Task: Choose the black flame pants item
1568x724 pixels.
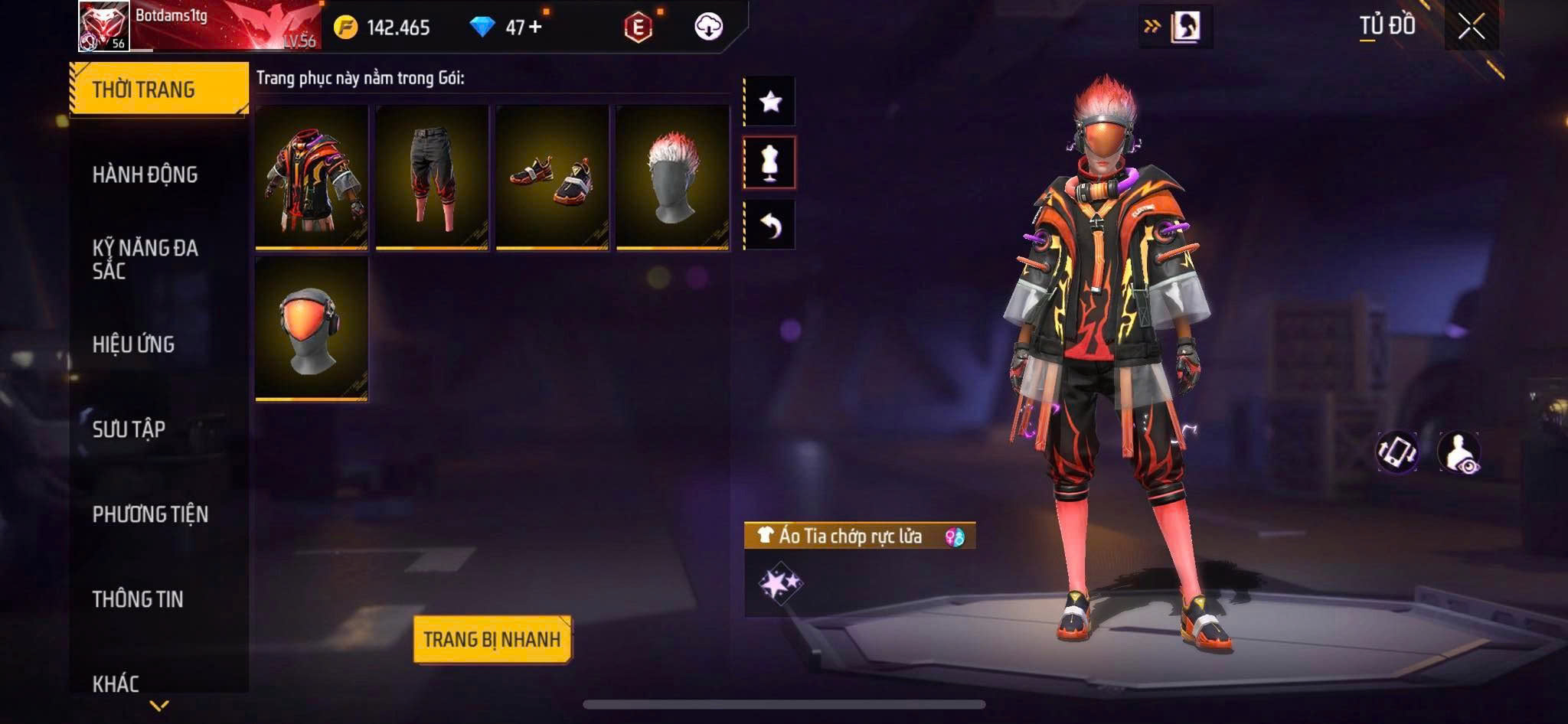Action: coord(432,178)
